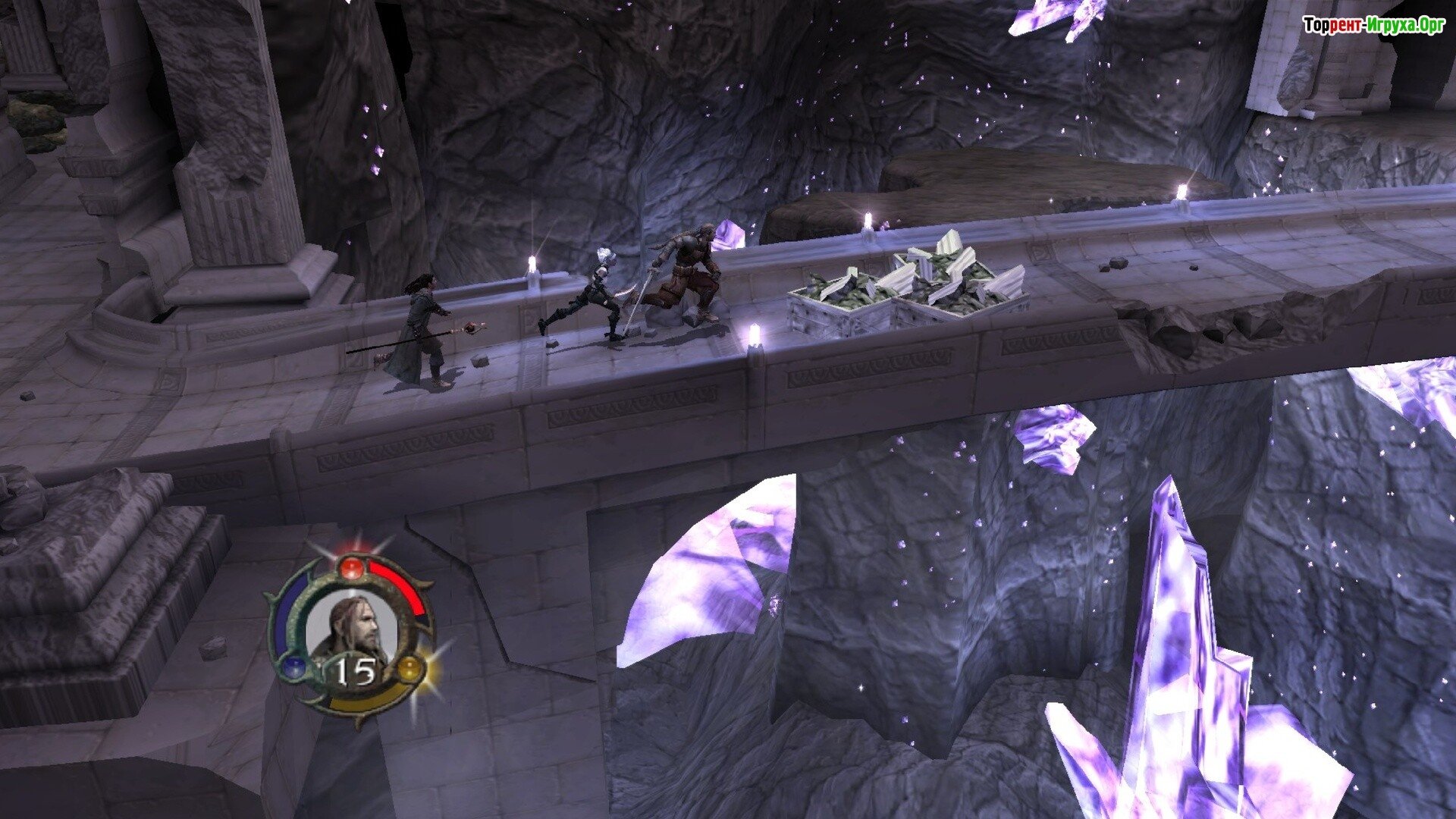The image size is (1456, 819).
Task: Select the blue orb on the portrait ring
Action: coord(293,667)
